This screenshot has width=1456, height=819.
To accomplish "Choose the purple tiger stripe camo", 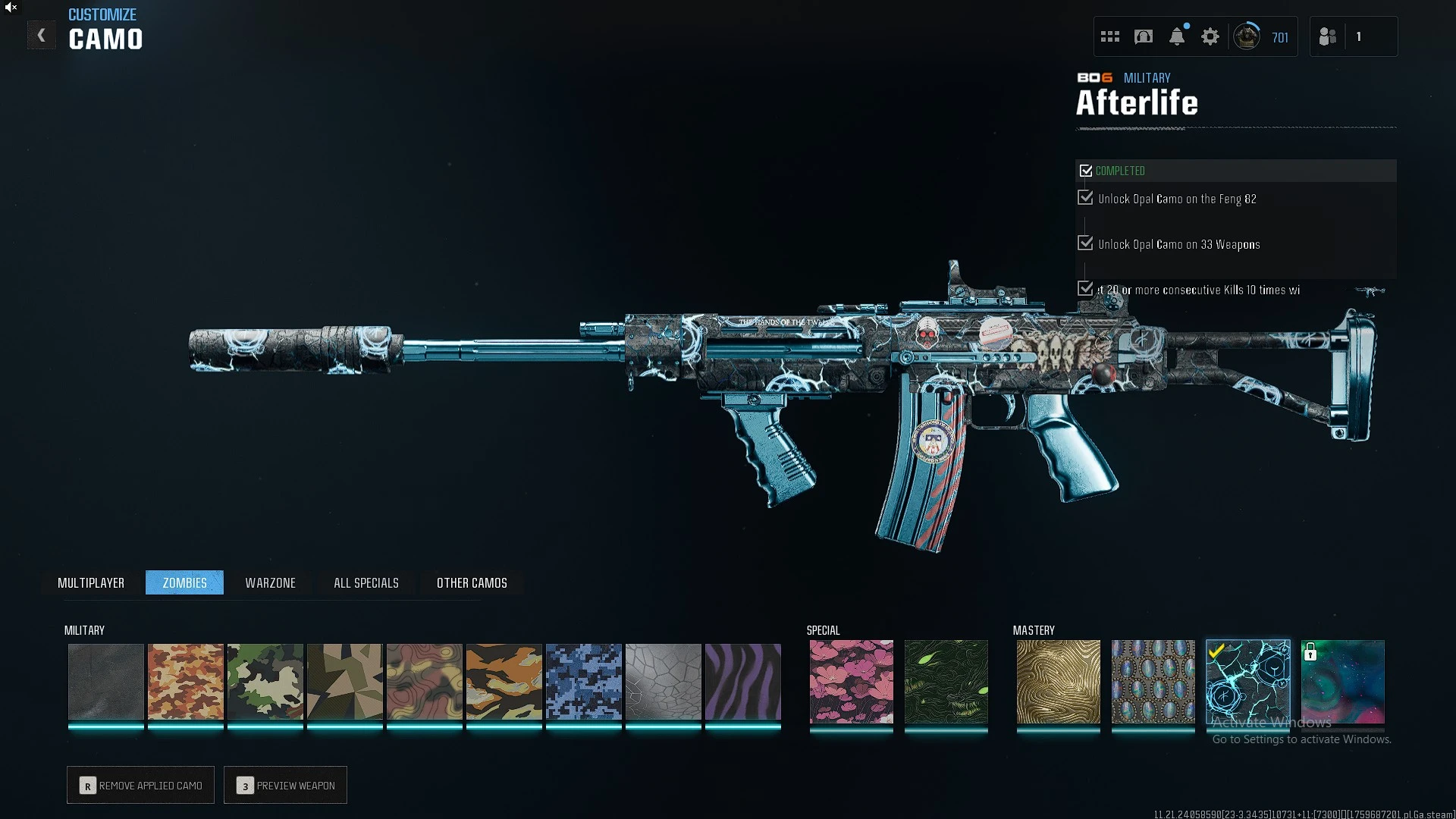I will 743,681.
